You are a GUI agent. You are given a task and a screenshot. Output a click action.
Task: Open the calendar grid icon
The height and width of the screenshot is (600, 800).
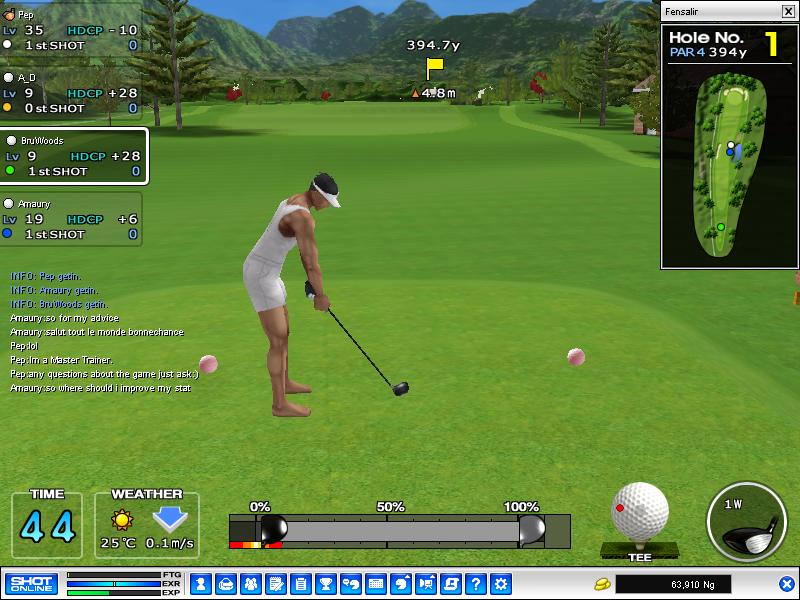click(x=376, y=584)
